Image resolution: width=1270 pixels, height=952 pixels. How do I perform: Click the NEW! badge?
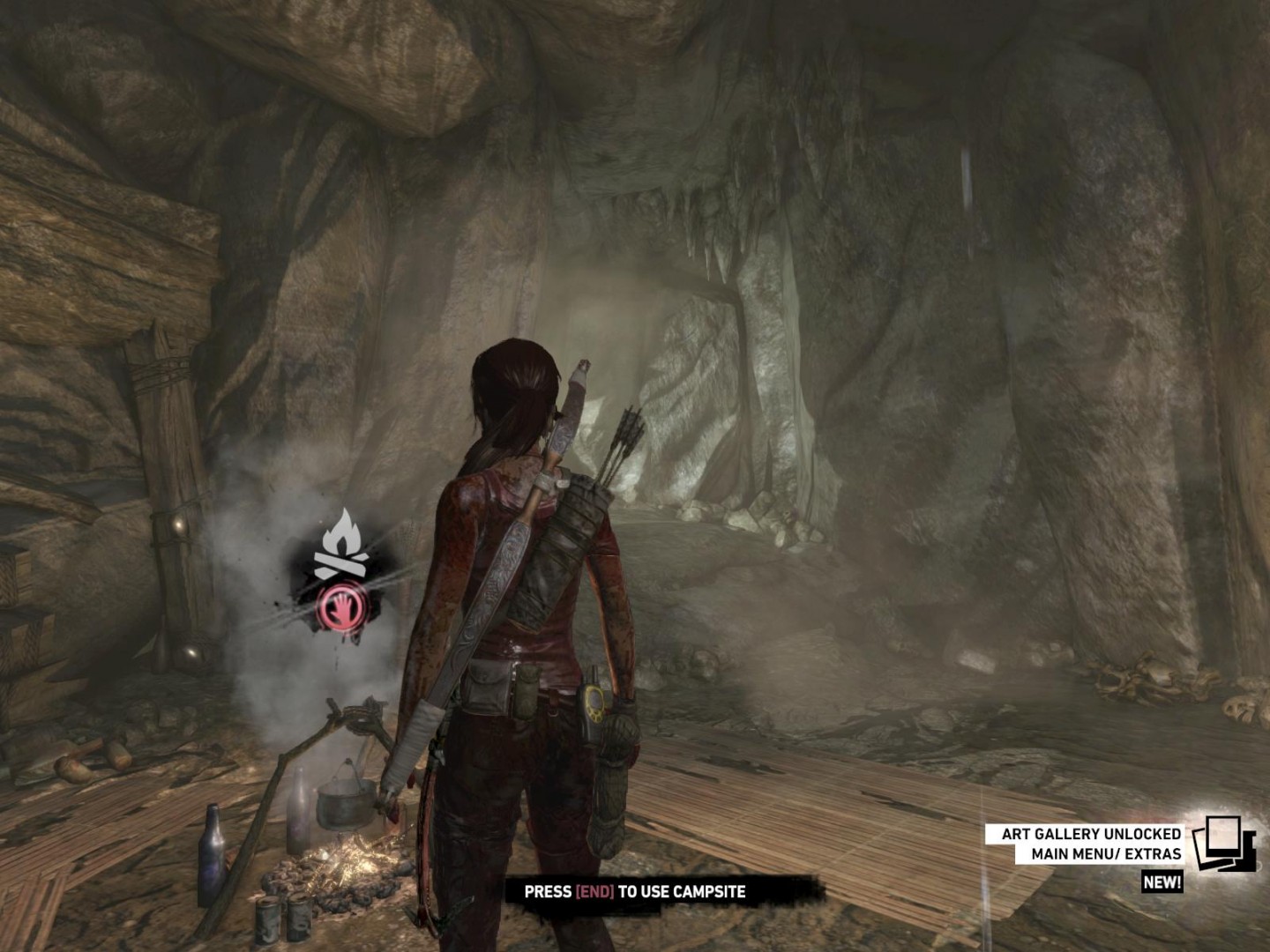point(1162,882)
